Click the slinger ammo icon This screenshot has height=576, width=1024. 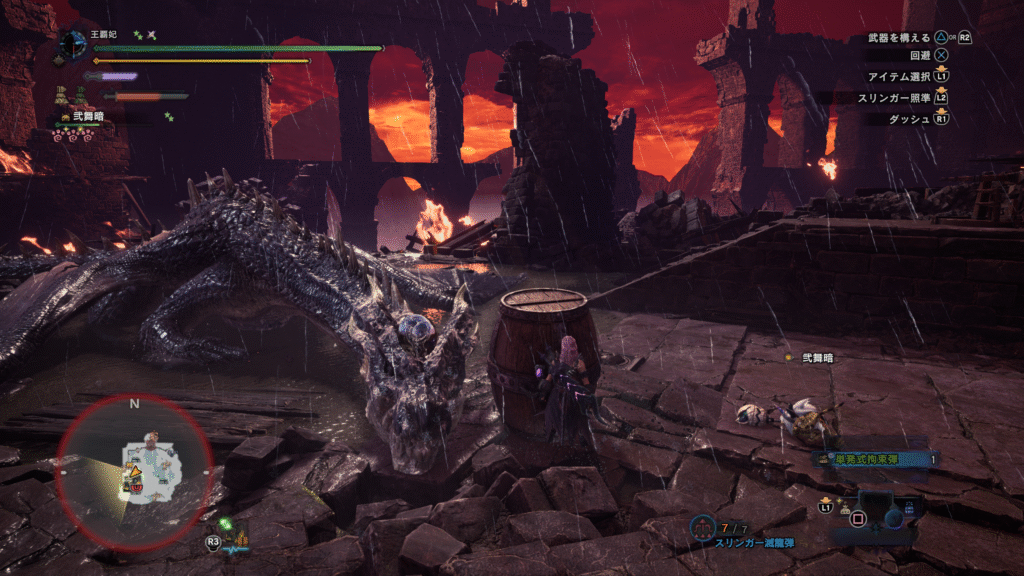tap(703, 526)
